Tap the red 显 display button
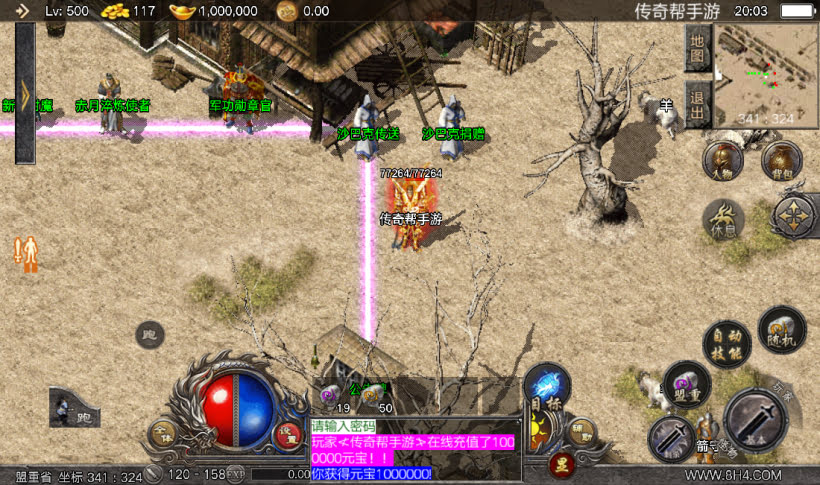Image resolution: width=820 pixels, height=485 pixels. [561, 463]
